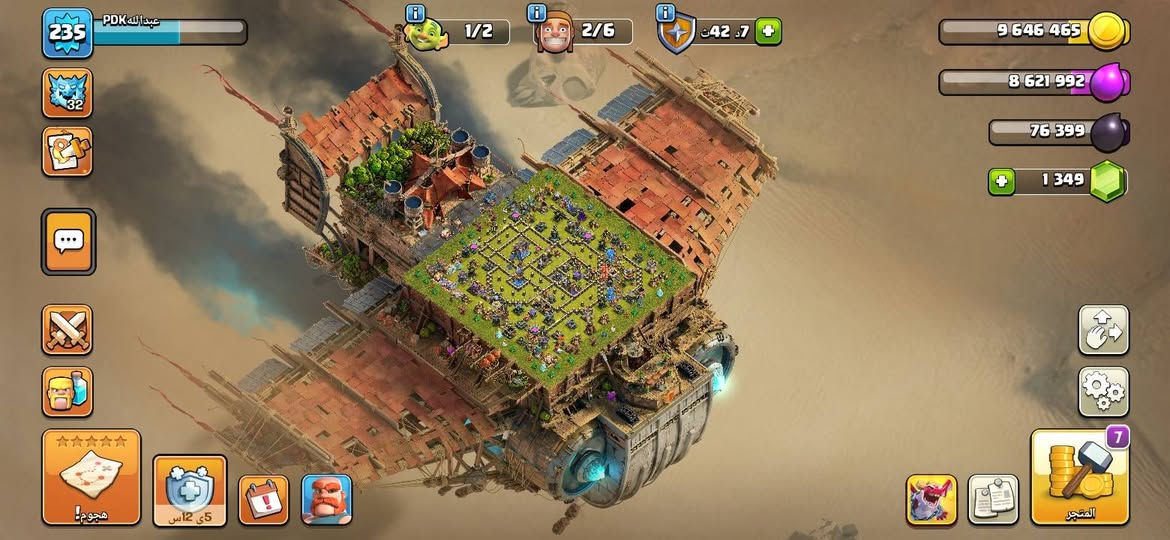1170x540 pixels.
Task: Click the red-bearded barbarian portrait icon
Action: click(326, 499)
